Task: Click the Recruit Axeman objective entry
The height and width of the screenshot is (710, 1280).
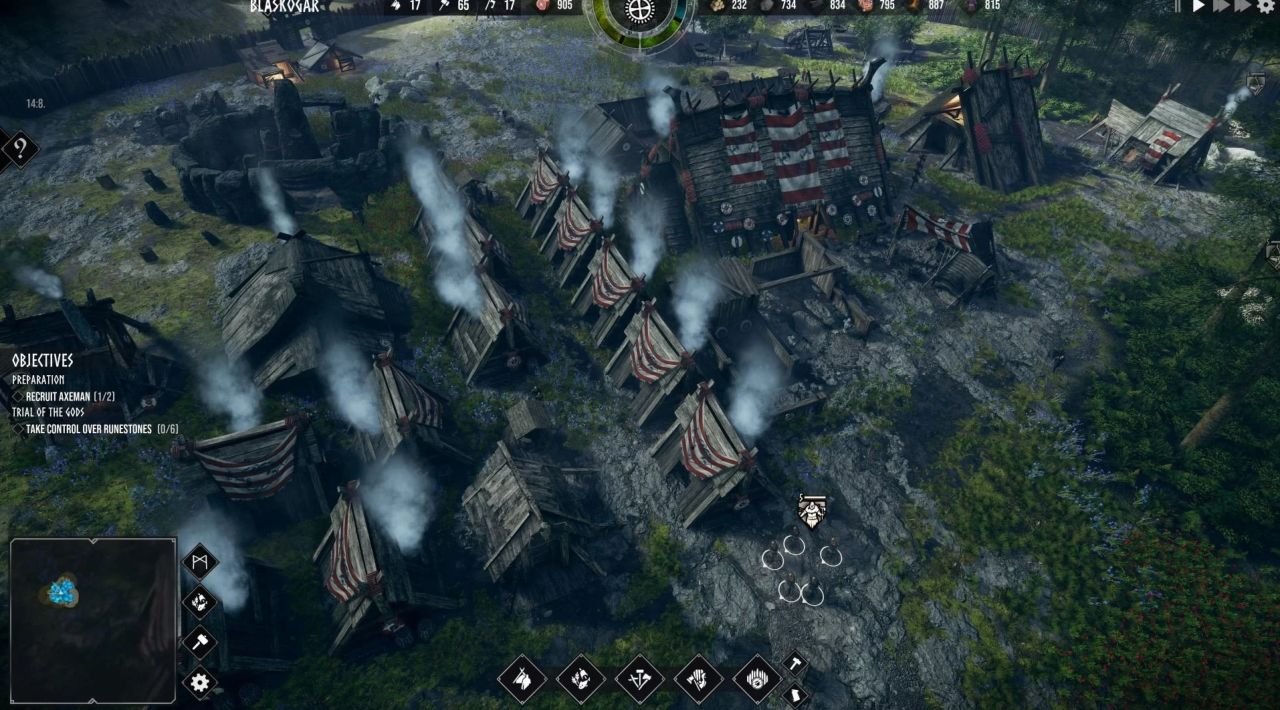Action: click(70, 396)
